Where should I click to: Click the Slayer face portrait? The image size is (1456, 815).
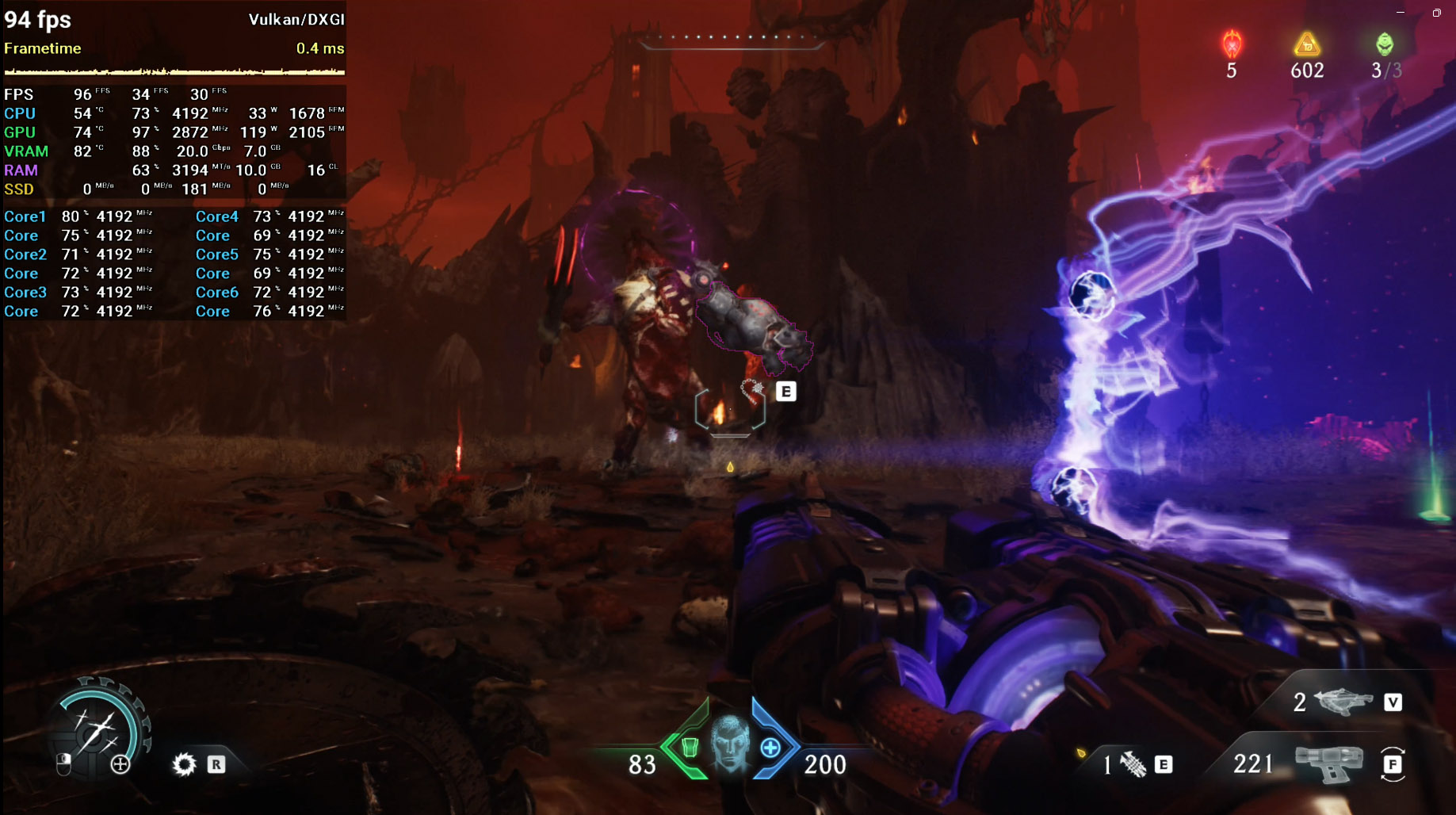tap(729, 744)
